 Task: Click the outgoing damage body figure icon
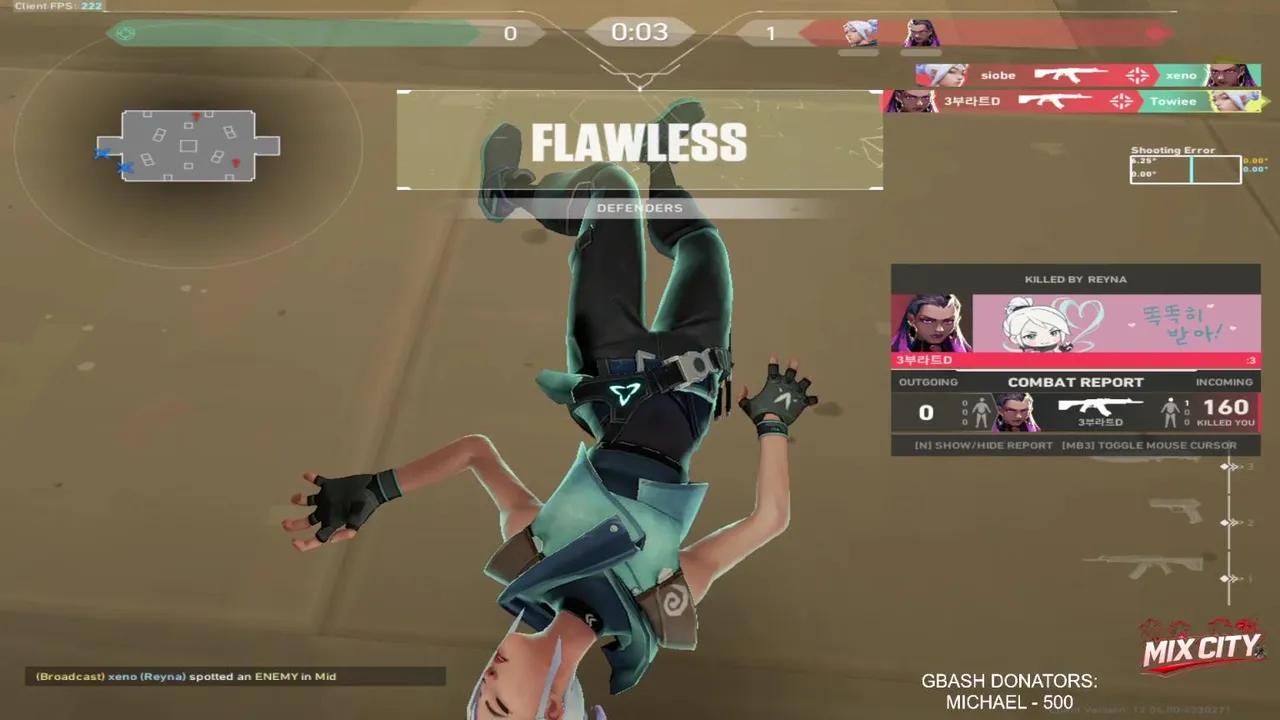click(x=981, y=413)
